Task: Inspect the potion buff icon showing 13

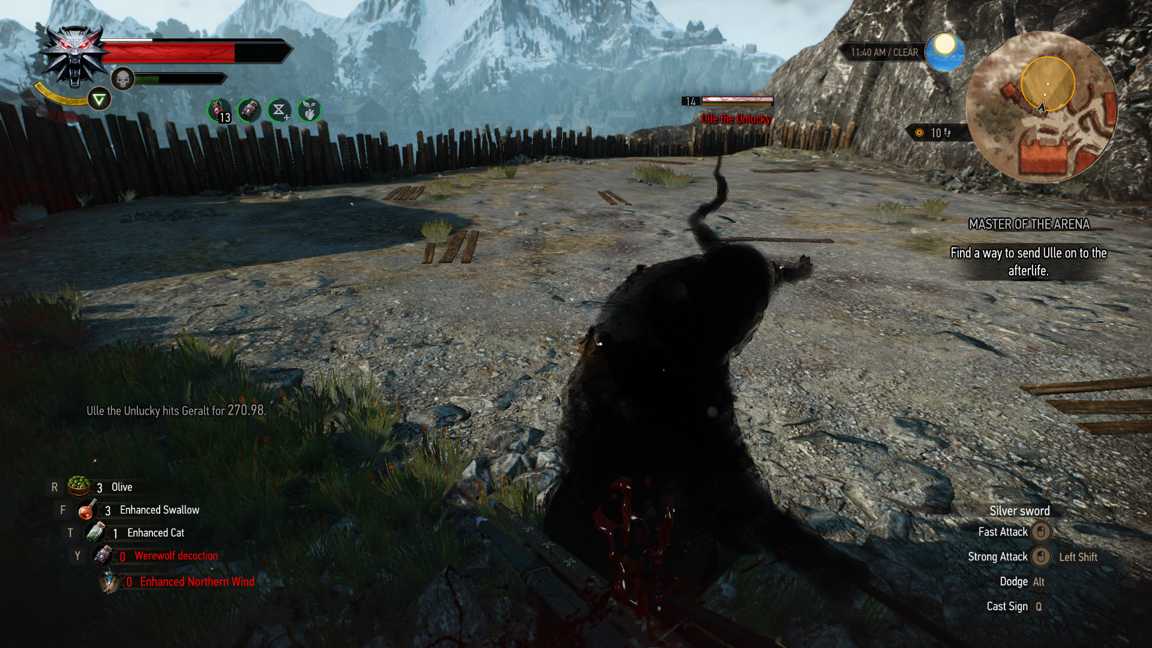Action: pos(219,110)
